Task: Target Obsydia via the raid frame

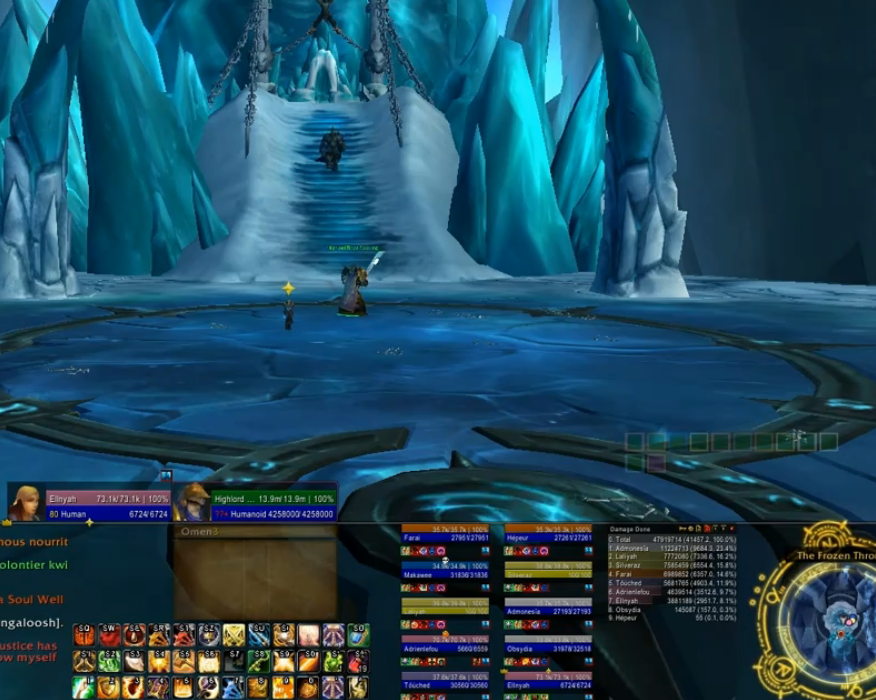Action: click(x=548, y=647)
